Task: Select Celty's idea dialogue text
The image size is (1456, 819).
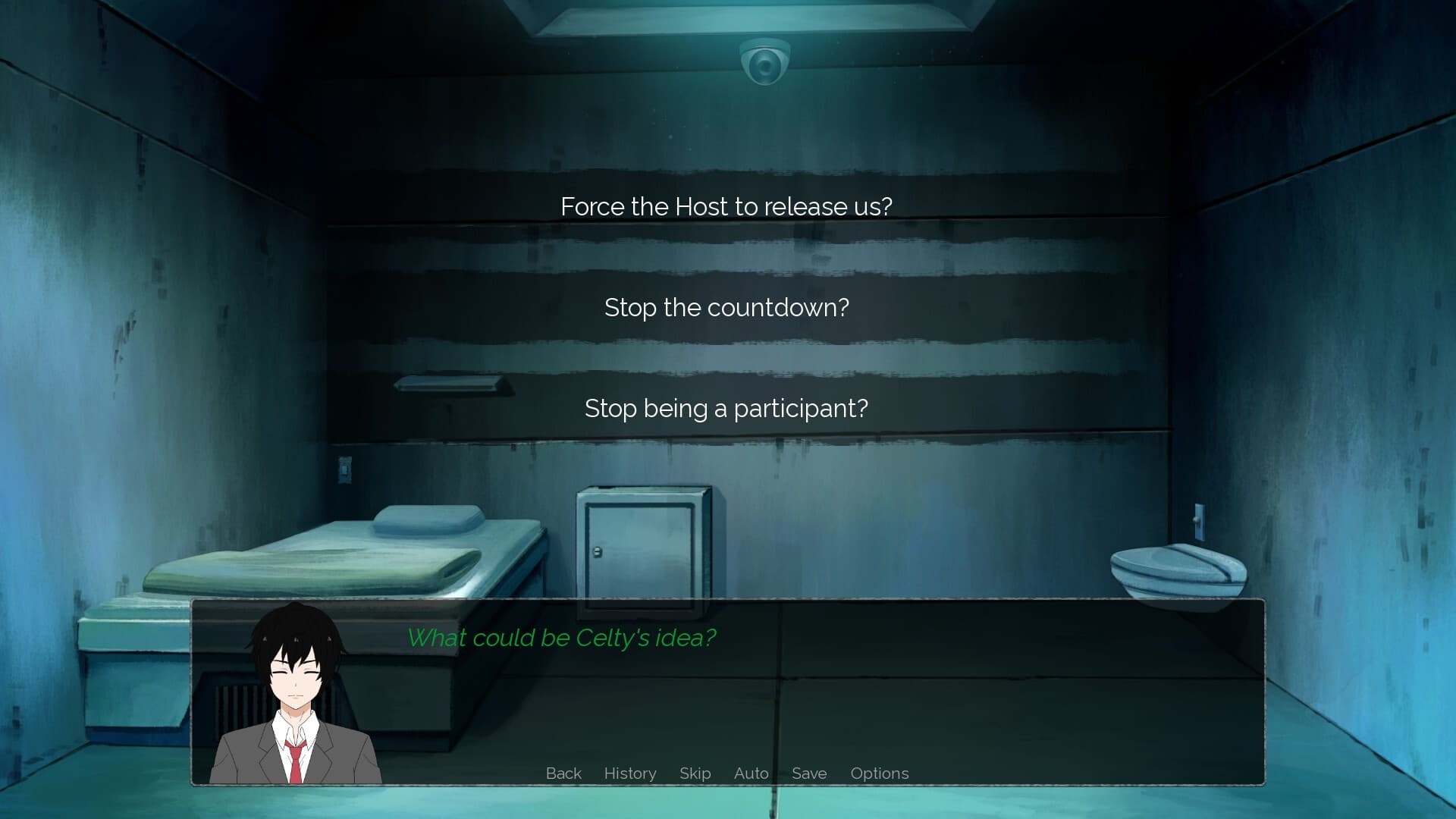Action: (561, 638)
